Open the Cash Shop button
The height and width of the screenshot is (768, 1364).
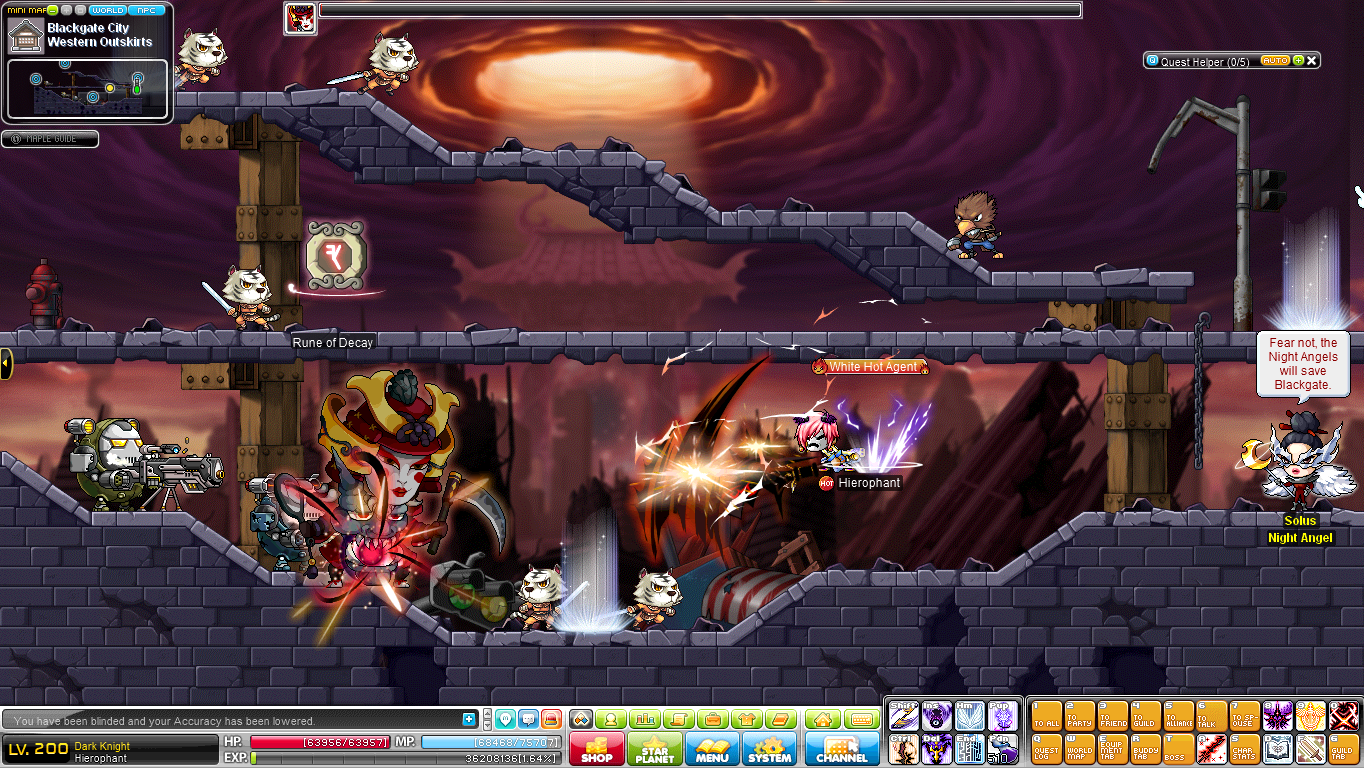pos(596,748)
